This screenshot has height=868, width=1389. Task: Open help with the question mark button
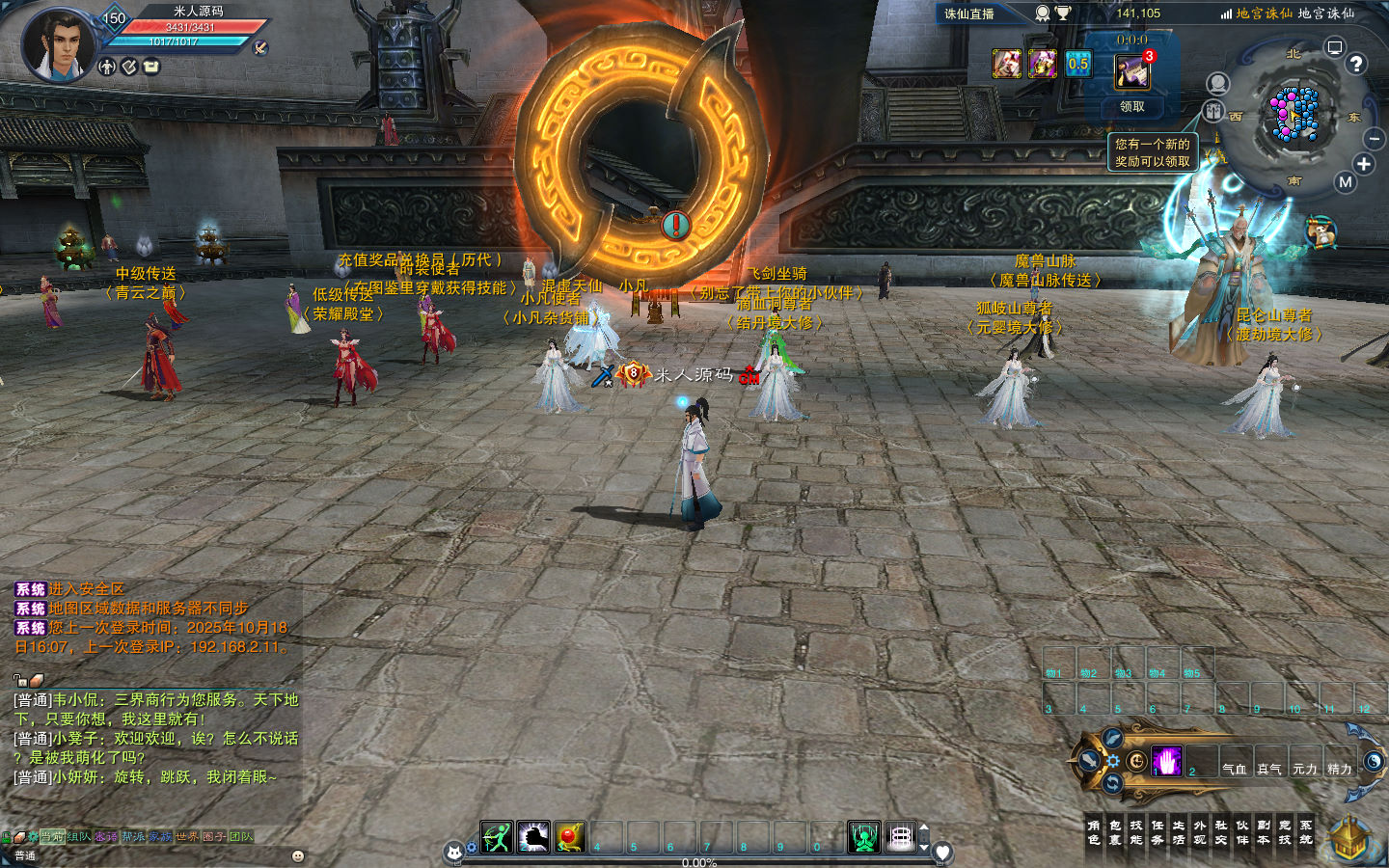(1356, 64)
